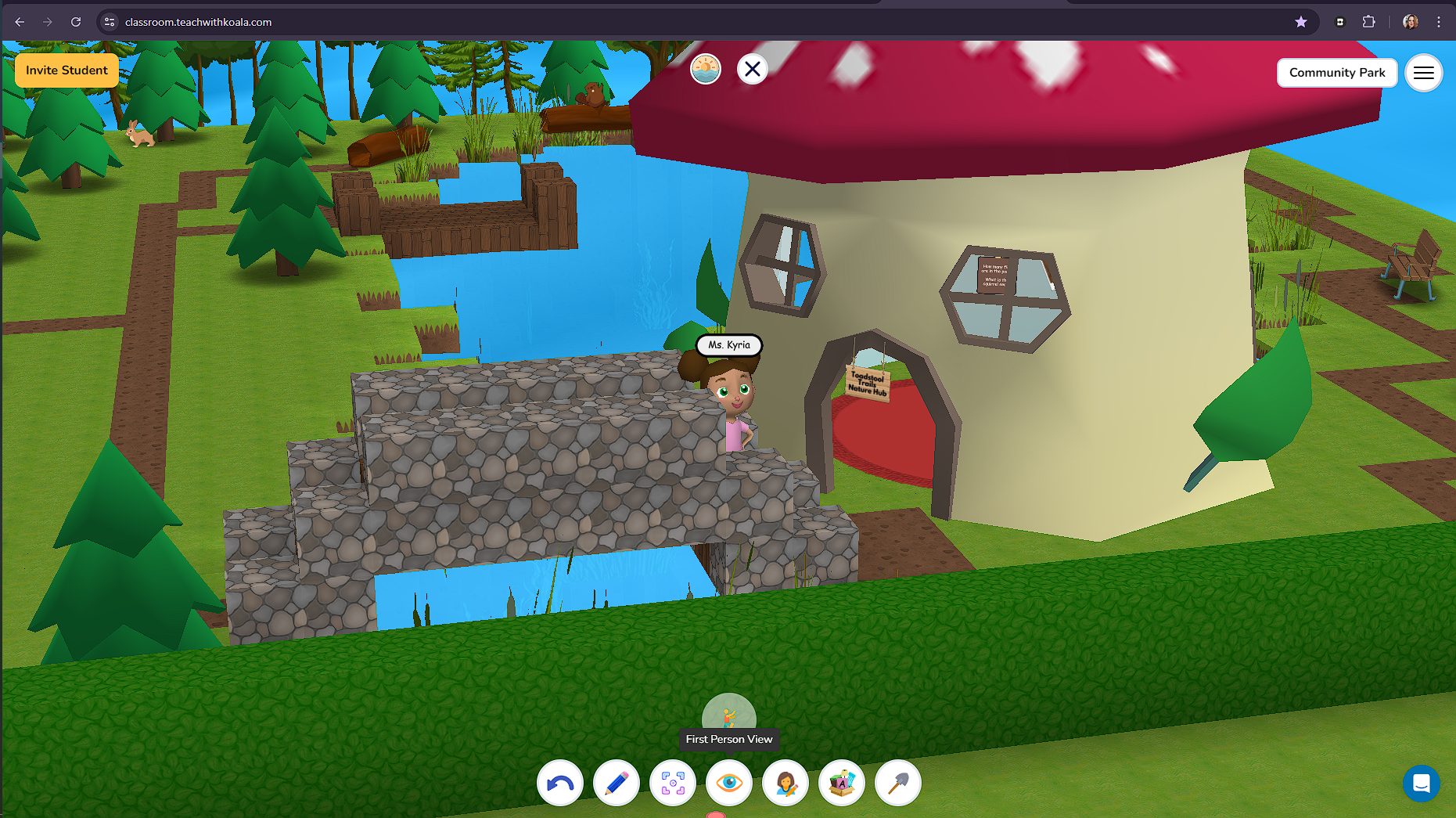Open the asset box inventory tool
The width and height of the screenshot is (1456, 818).
[x=841, y=783]
